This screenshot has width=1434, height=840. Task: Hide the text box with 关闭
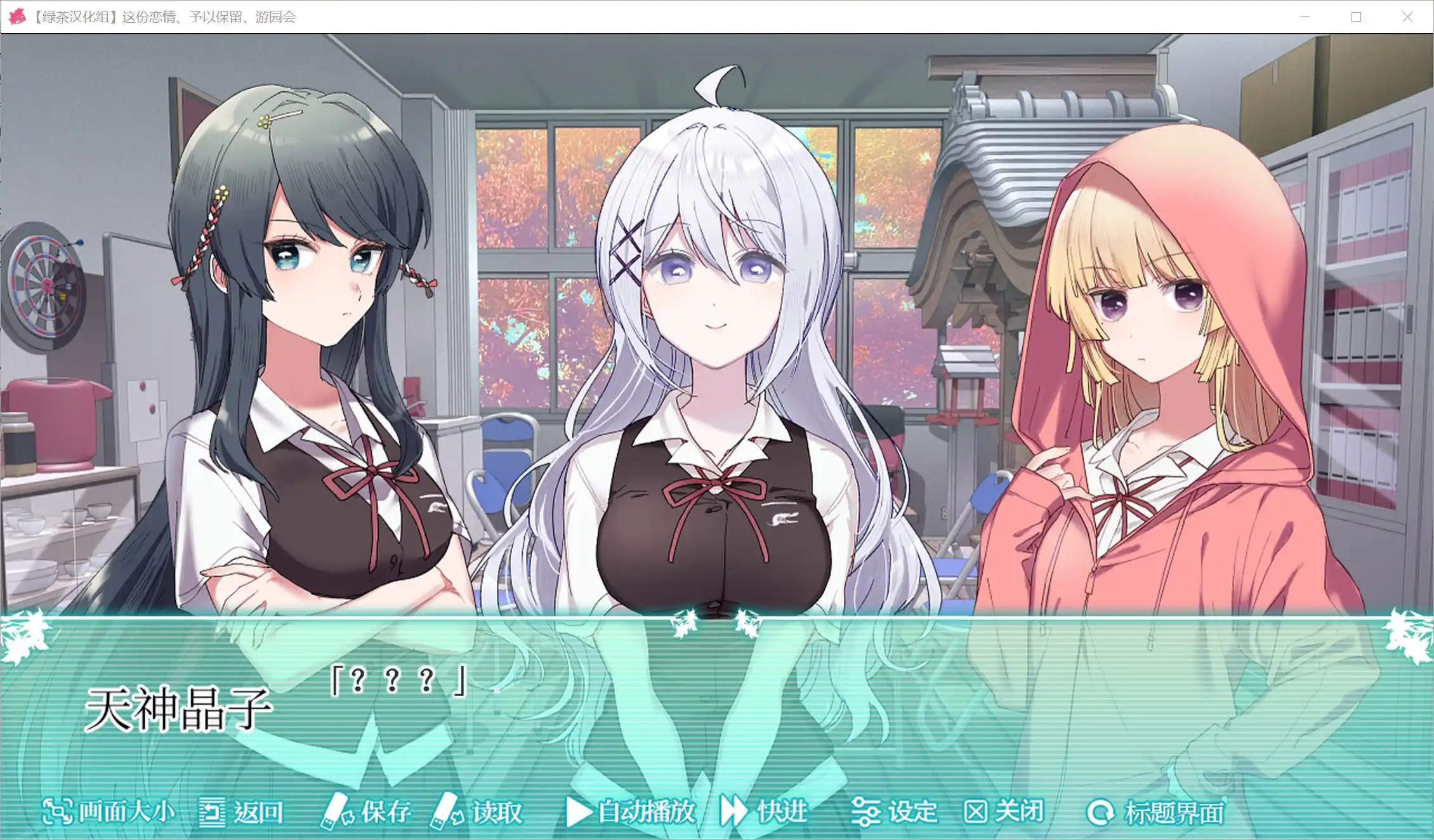tap(1004, 811)
